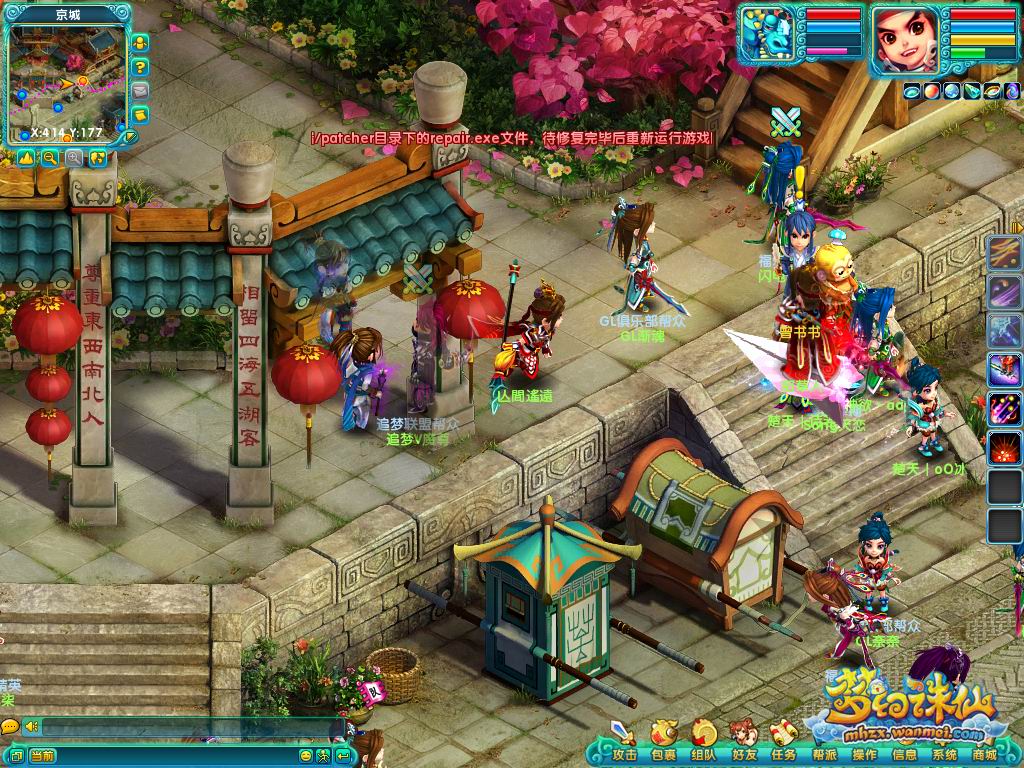Open the world map icon below minimap
The width and height of the screenshot is (1024, 768).
tap(98, 158)
